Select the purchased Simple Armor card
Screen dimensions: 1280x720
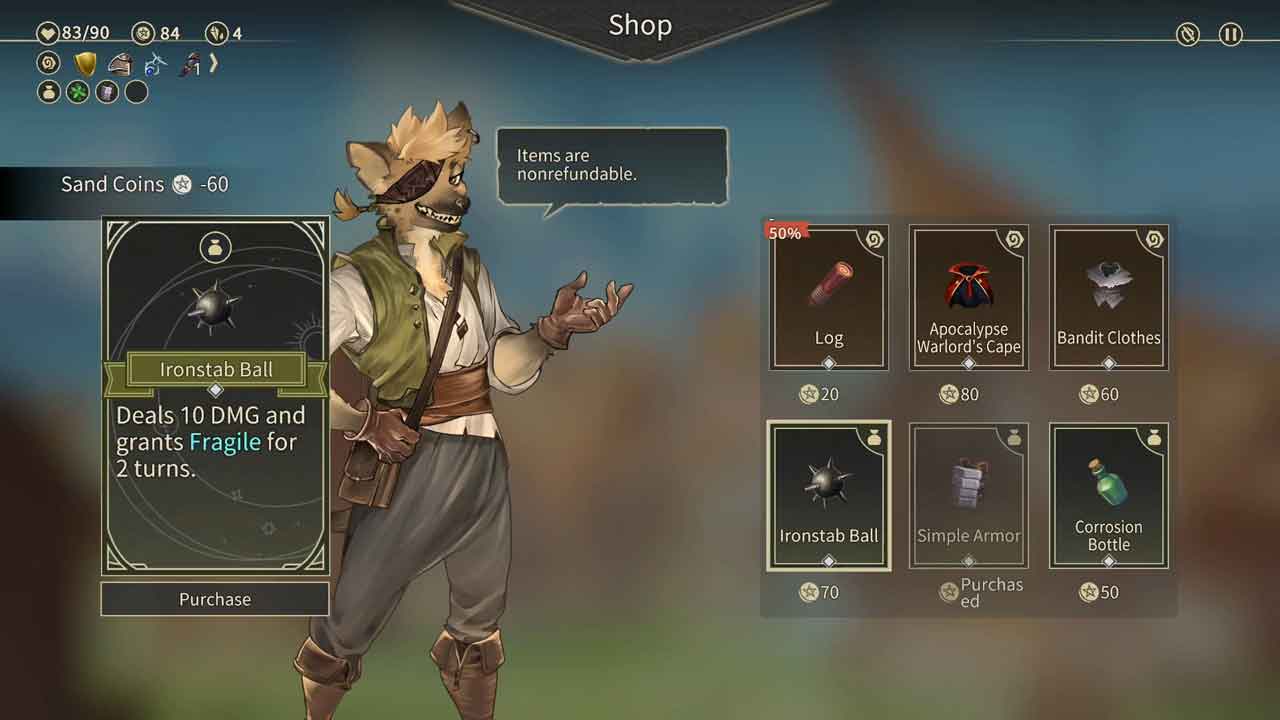pos(968,496)
